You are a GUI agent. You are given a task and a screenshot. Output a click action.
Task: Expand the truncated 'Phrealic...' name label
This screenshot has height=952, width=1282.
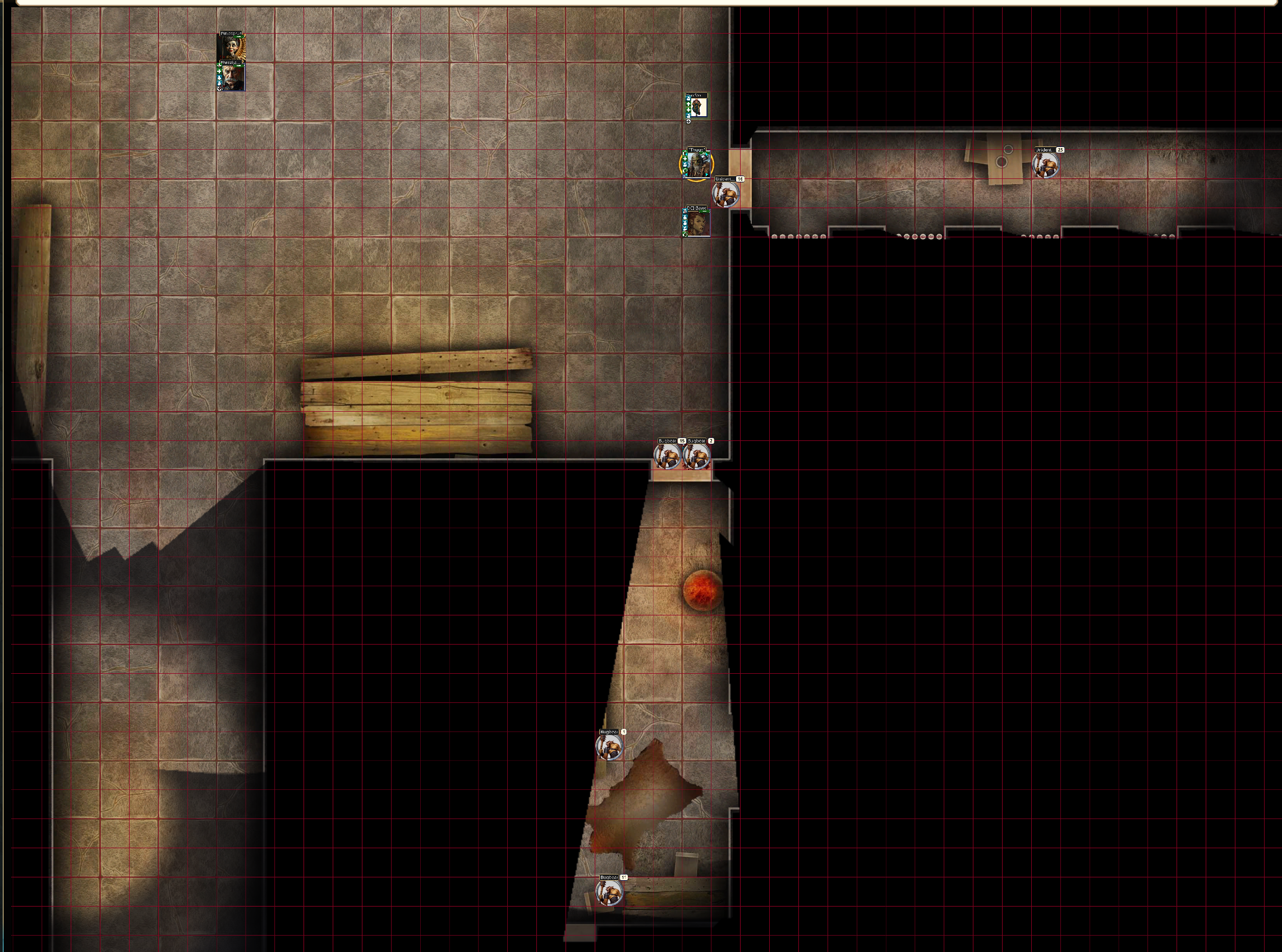click(231, 62)
